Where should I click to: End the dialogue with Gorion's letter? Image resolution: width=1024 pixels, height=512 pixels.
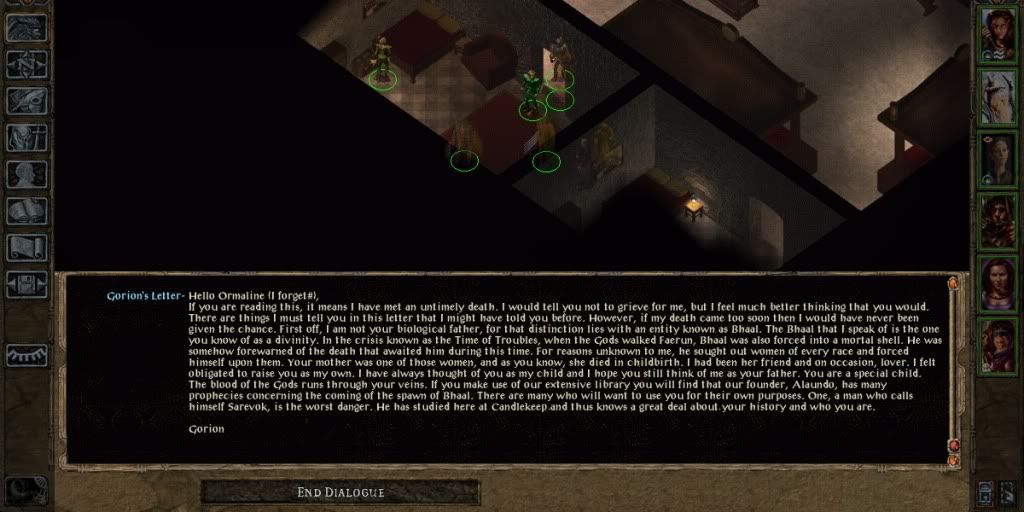tap(340, 492)
